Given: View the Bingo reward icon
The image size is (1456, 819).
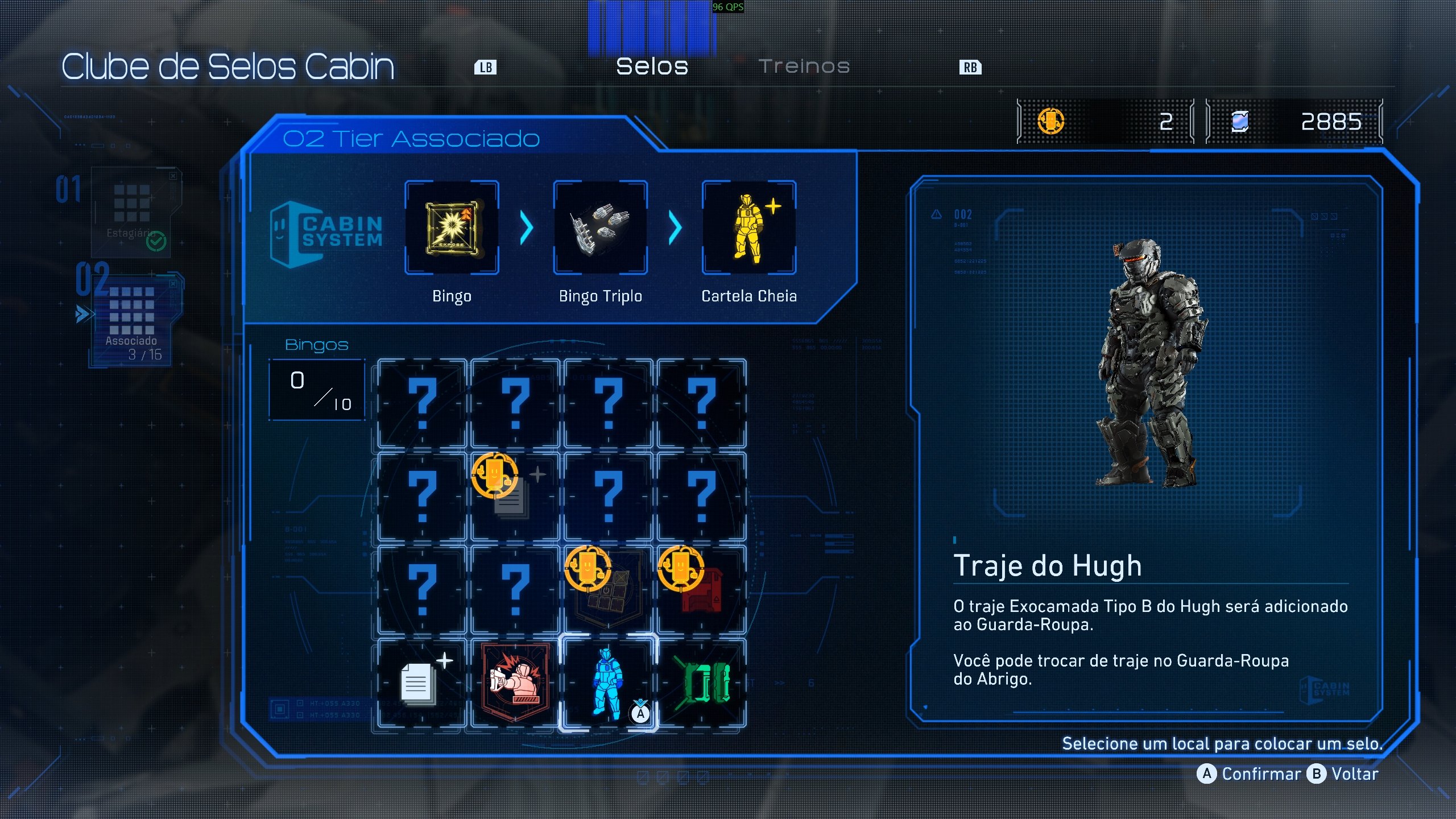Looking at the screenshot, I should click(452, 227).
